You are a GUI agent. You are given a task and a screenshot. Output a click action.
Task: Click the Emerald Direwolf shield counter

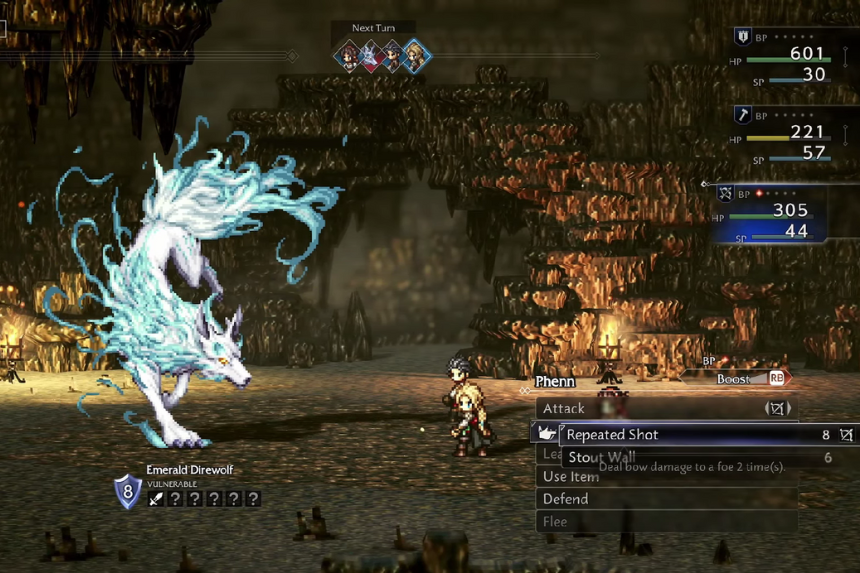tap(127, 492)
